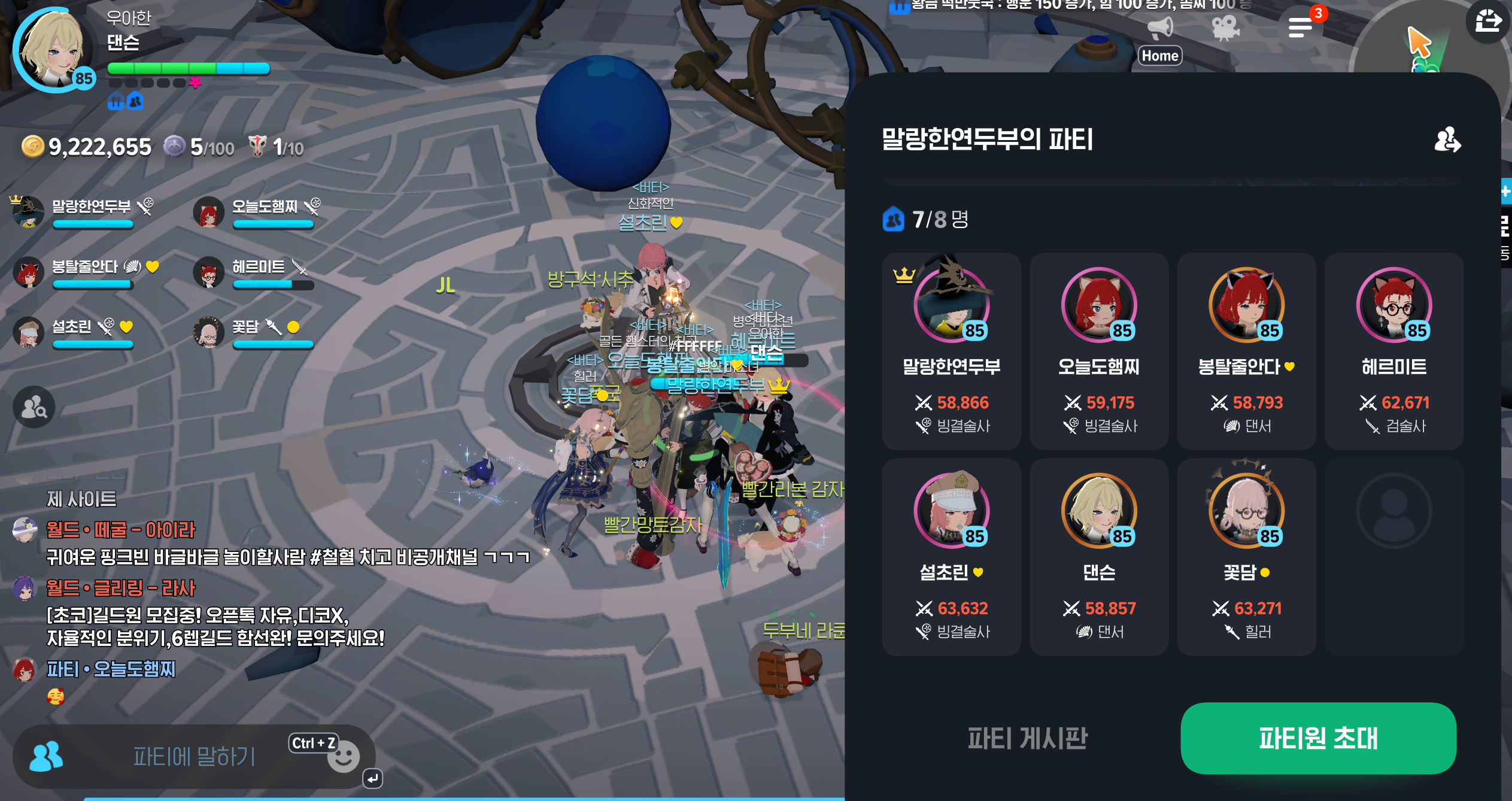1512x801 pixels.
Task: Open the 파티 게시판 party board
Action: tap(1027, 738)
